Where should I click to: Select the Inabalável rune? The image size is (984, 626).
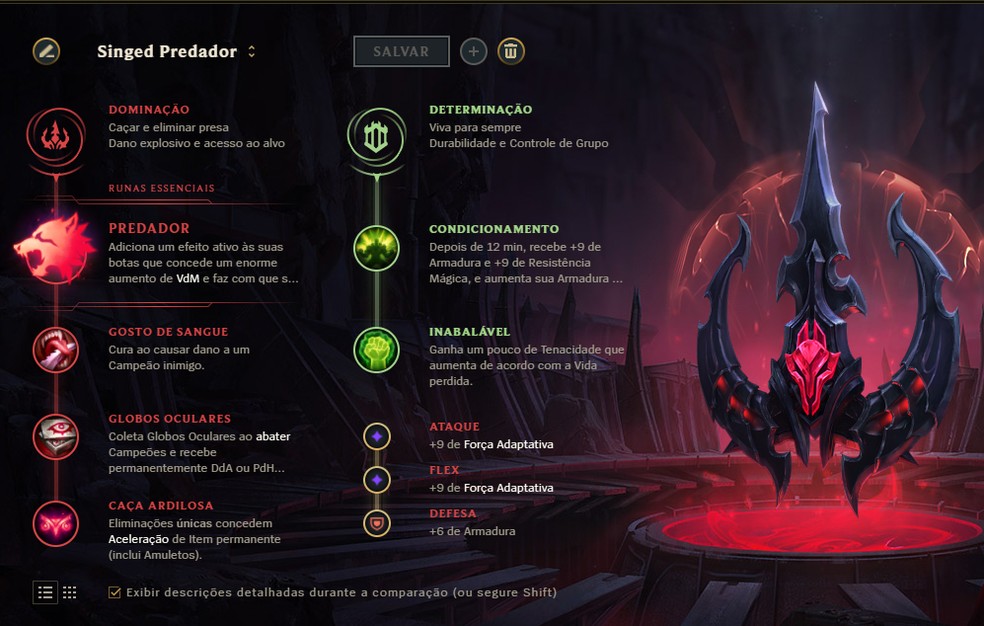[376, 349]
